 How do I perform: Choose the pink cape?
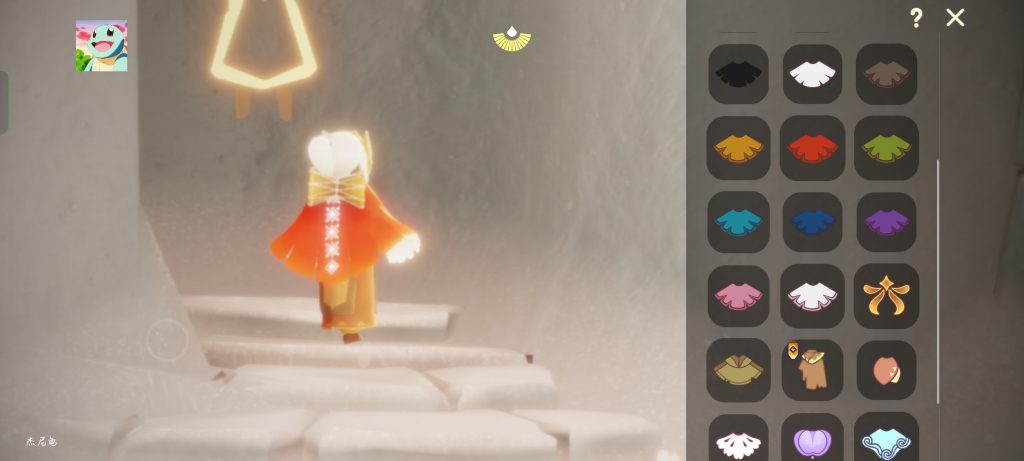(x=738, y=295)
